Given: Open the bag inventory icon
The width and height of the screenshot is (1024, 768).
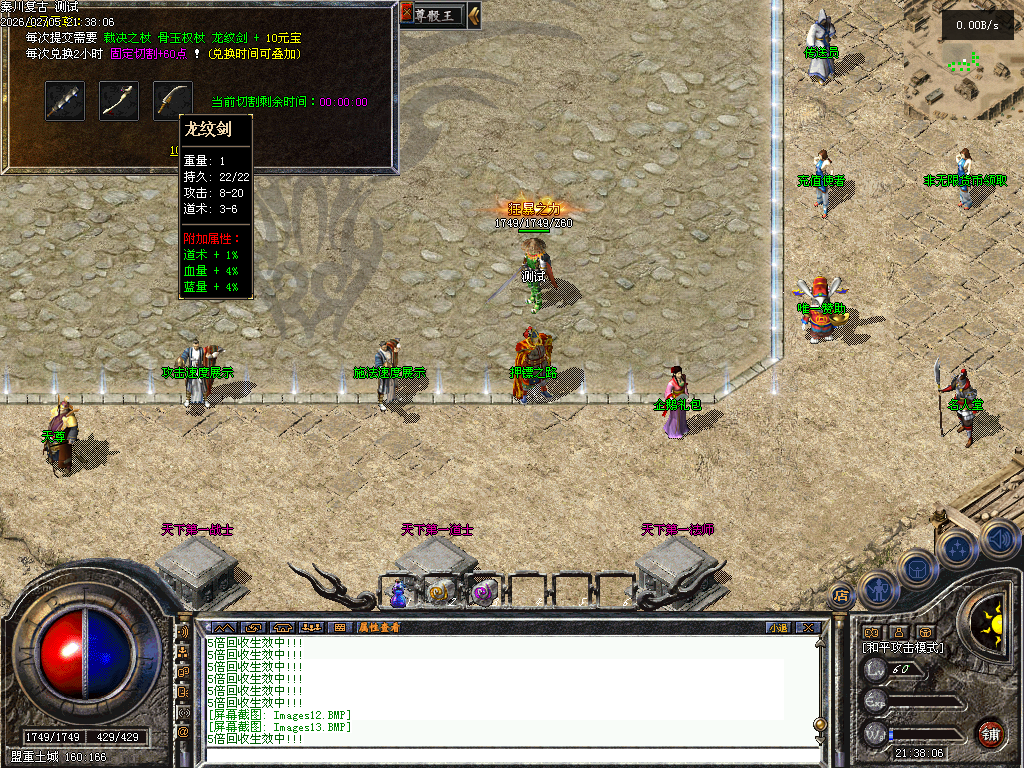Looking at the screenshot, I should 919,568.
